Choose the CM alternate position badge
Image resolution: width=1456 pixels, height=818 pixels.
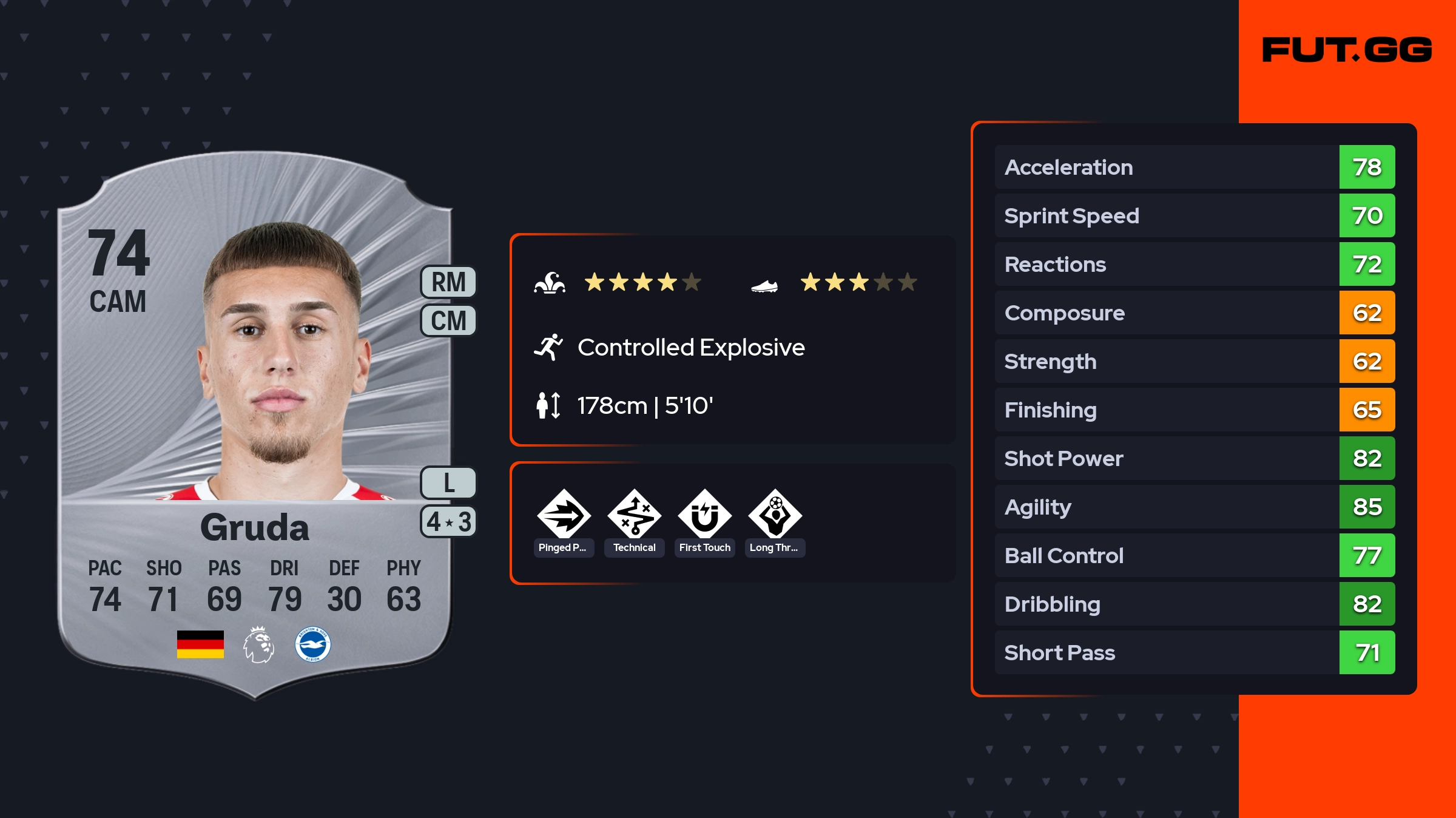click(x=448, y=320)
